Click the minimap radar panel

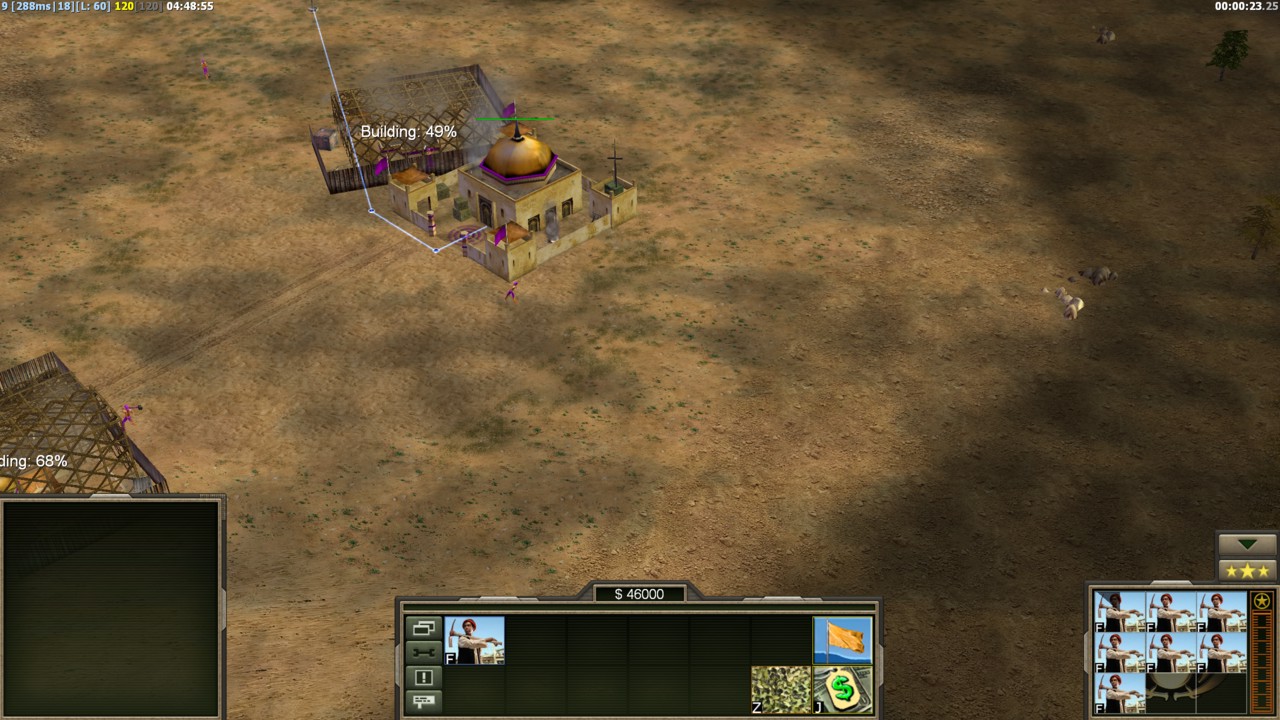click(111, 607)
